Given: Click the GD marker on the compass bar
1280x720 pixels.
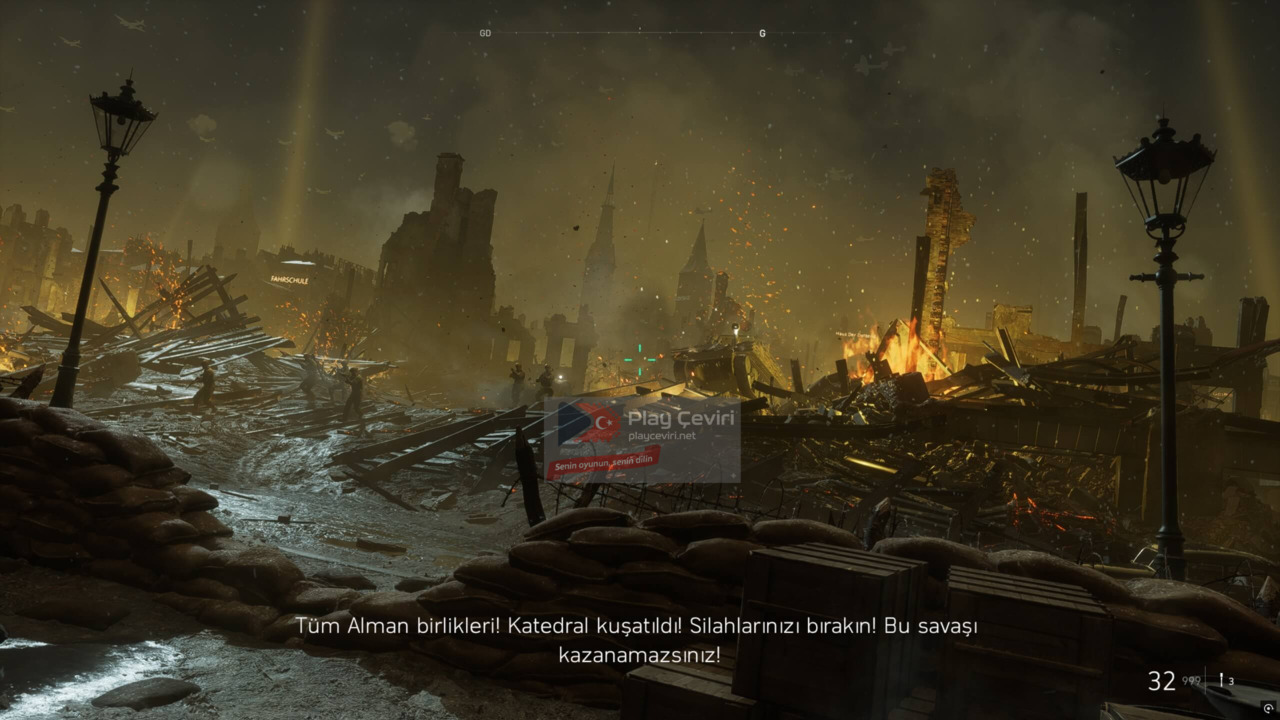Looking at the screenshot, I should point(484,32).
